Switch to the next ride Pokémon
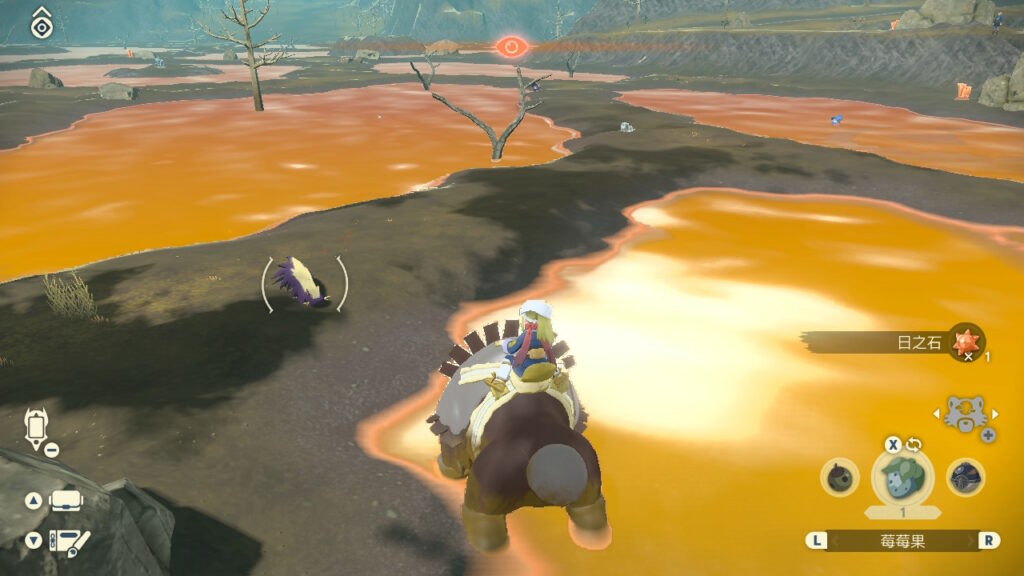1024x576 pixels. (x=994, y=413)
